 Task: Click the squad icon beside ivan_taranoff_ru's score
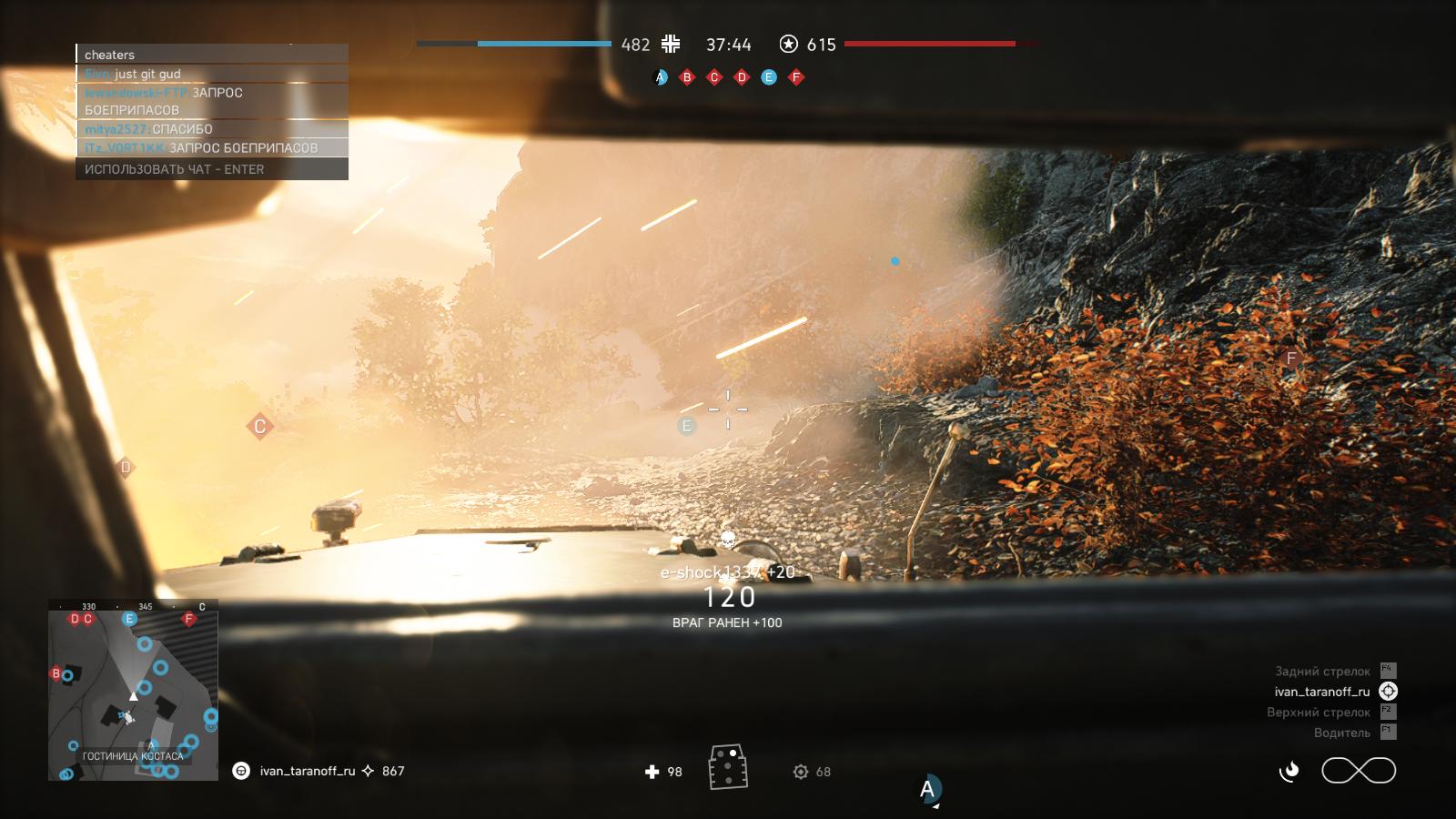pos(241,771)
